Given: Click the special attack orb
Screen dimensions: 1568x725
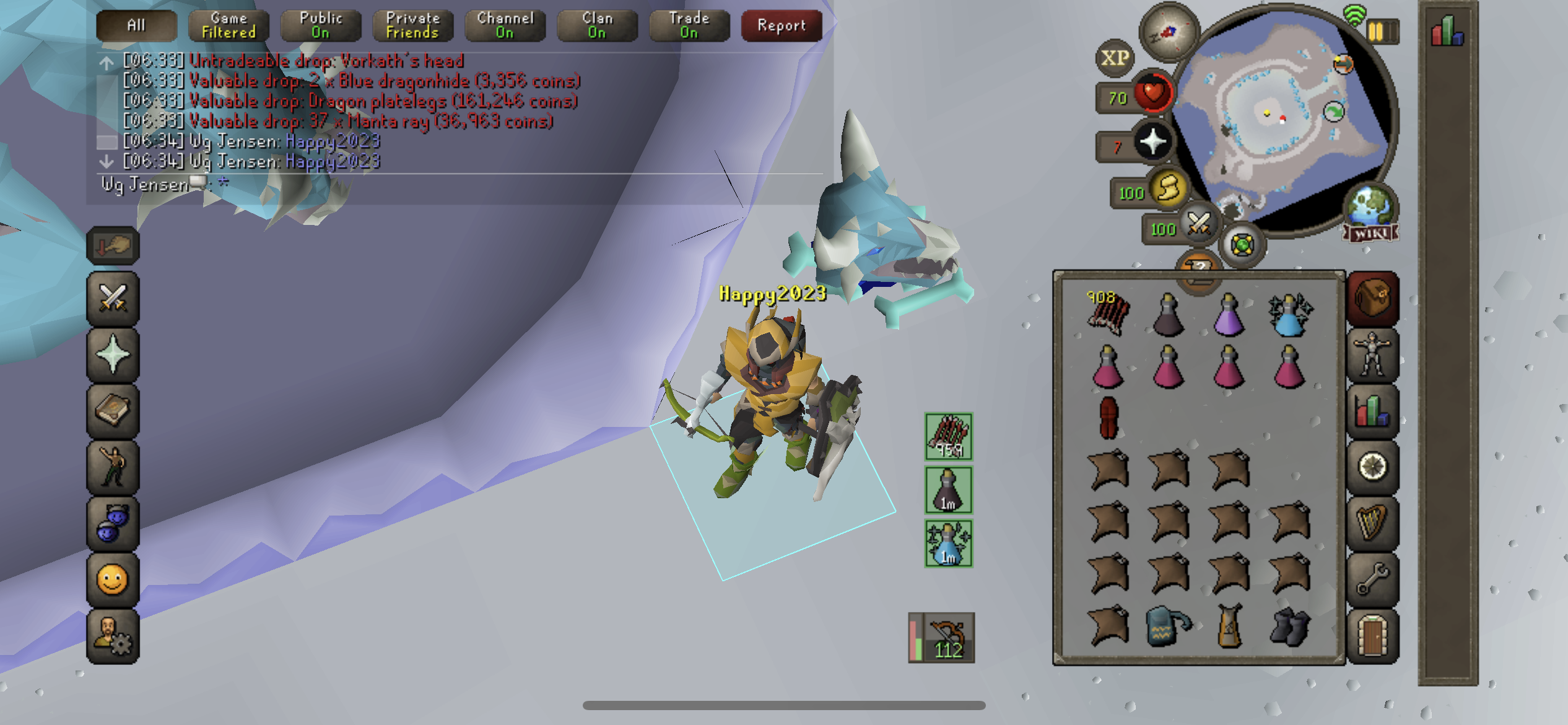Looking at the screenshot, I should pyautogui.click(x=1199, y=224).
